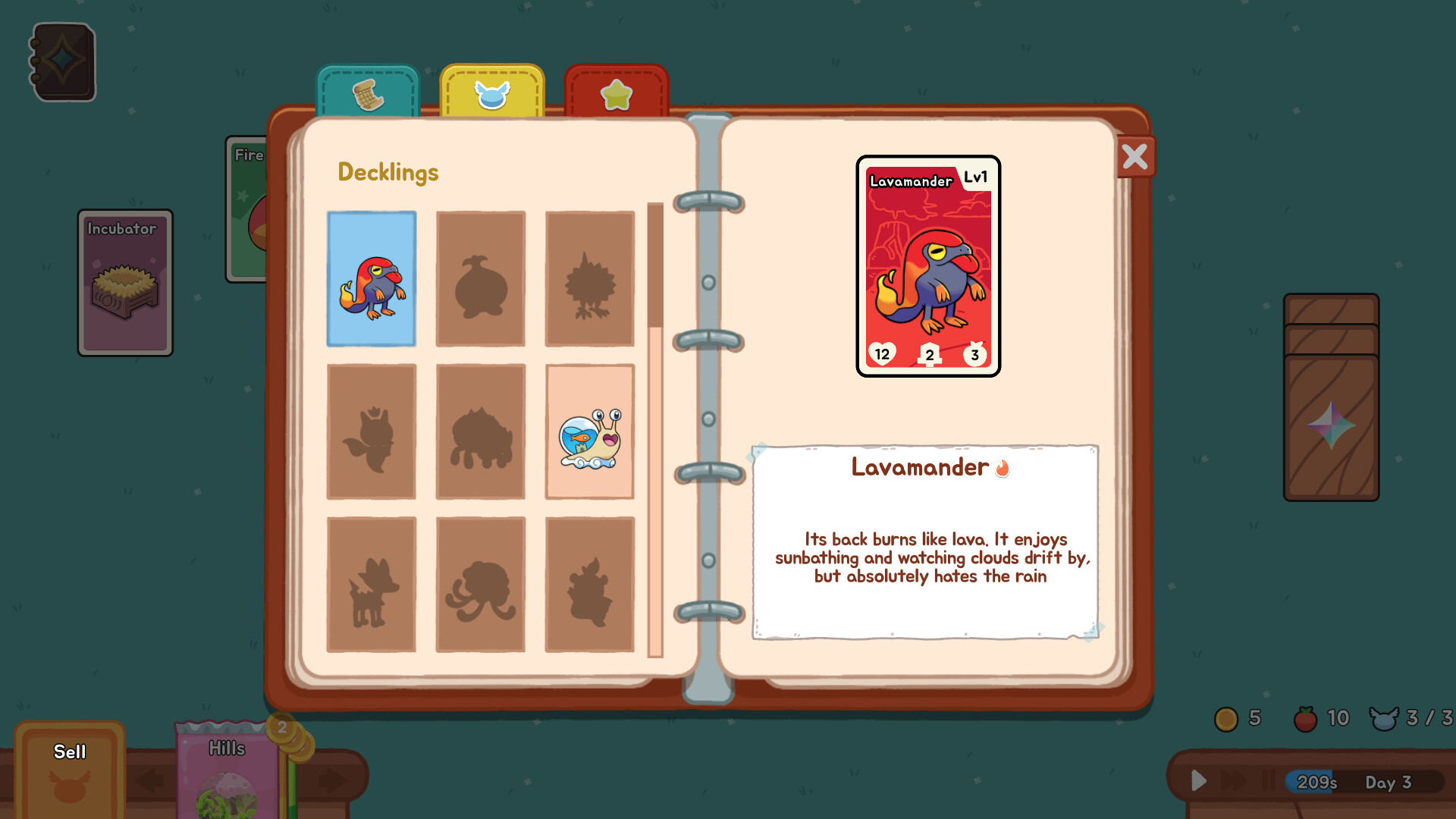Click the creature icon on the Sell station
This screenshot has width=1456, height=819.
pos(70,786)
